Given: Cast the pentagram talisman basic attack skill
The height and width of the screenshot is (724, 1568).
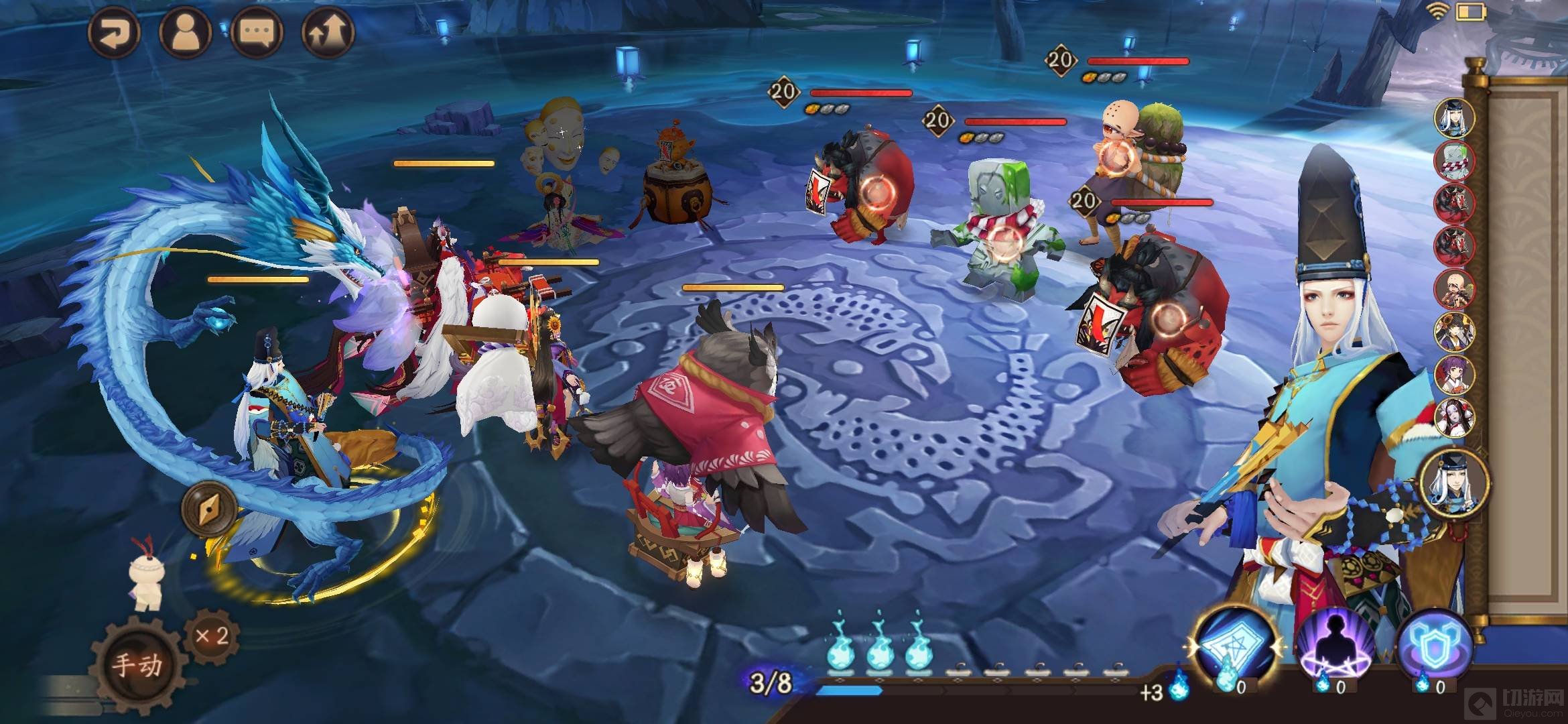Looking at the screenshot, I should click(x=1235, y=647).
